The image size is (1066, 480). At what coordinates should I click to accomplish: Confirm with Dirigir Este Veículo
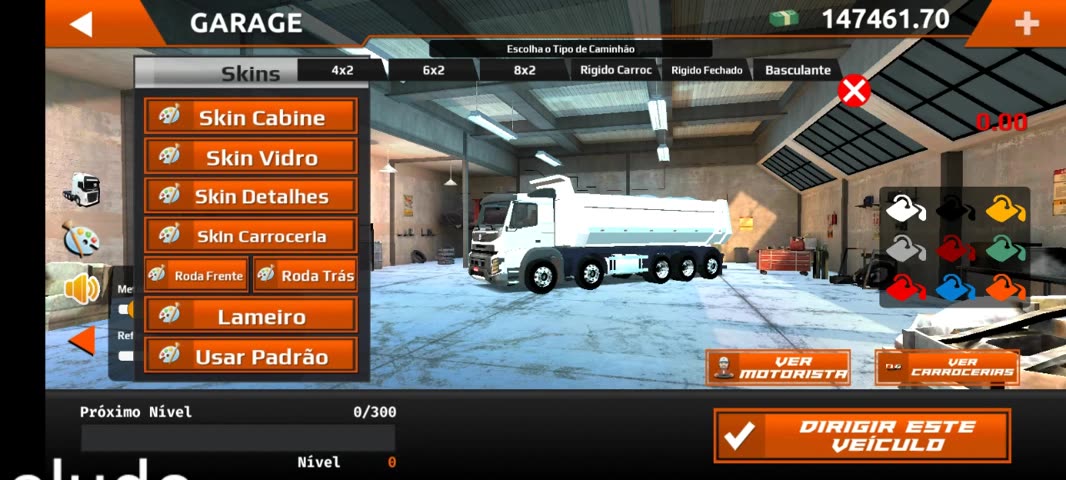pos(861,435)
